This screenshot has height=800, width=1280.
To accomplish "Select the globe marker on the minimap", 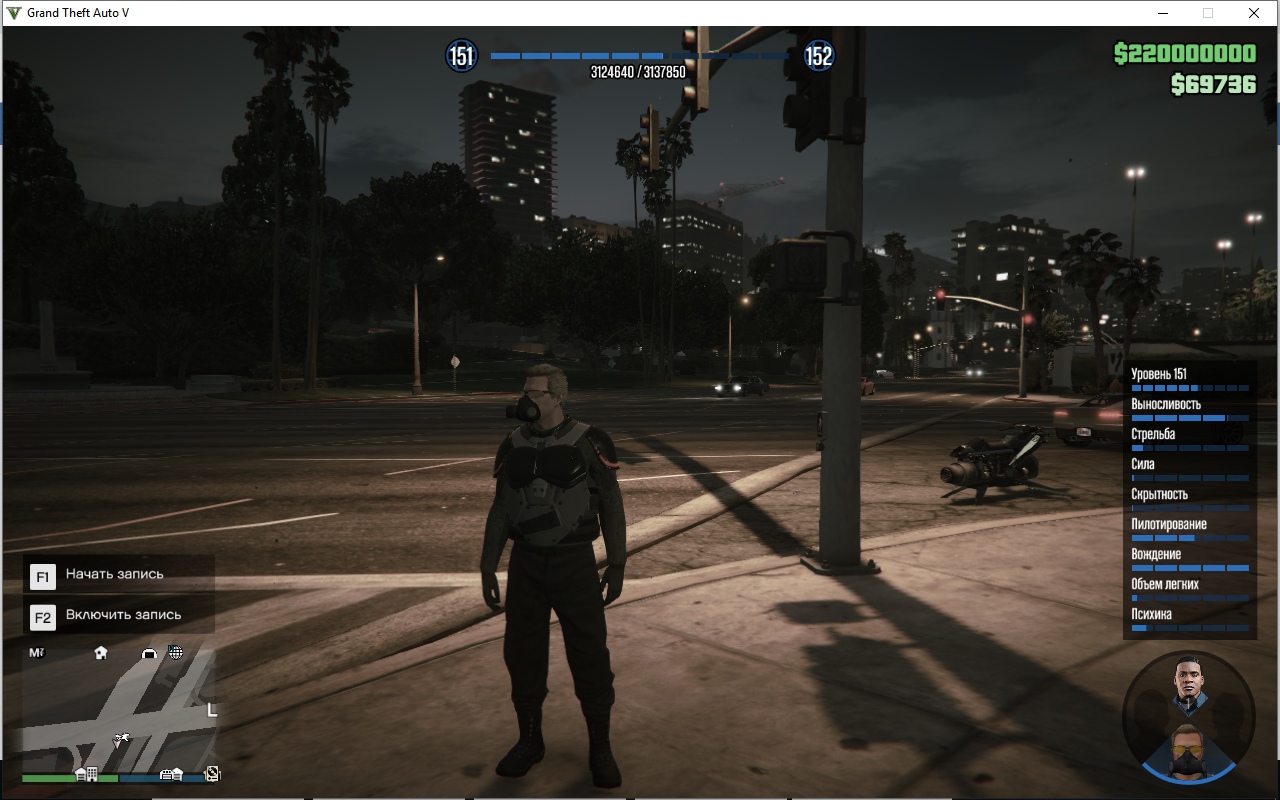I will pyautogui.click(x=176, y=653).
